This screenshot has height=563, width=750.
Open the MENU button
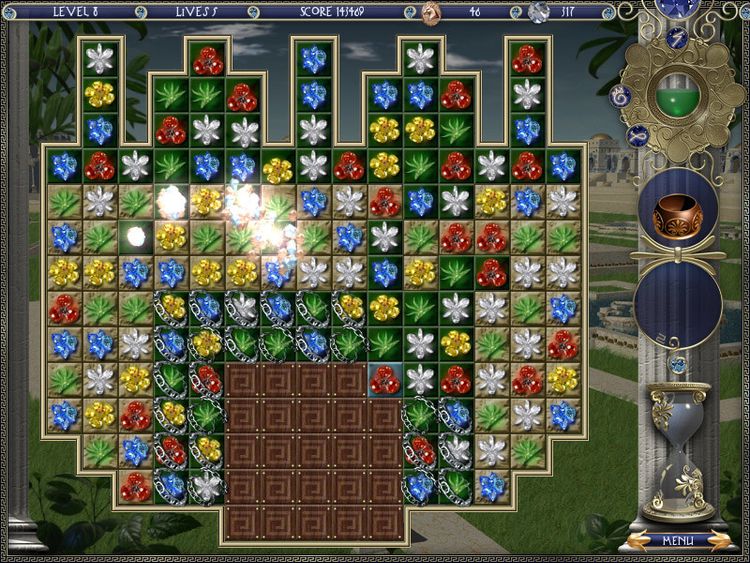677,541
